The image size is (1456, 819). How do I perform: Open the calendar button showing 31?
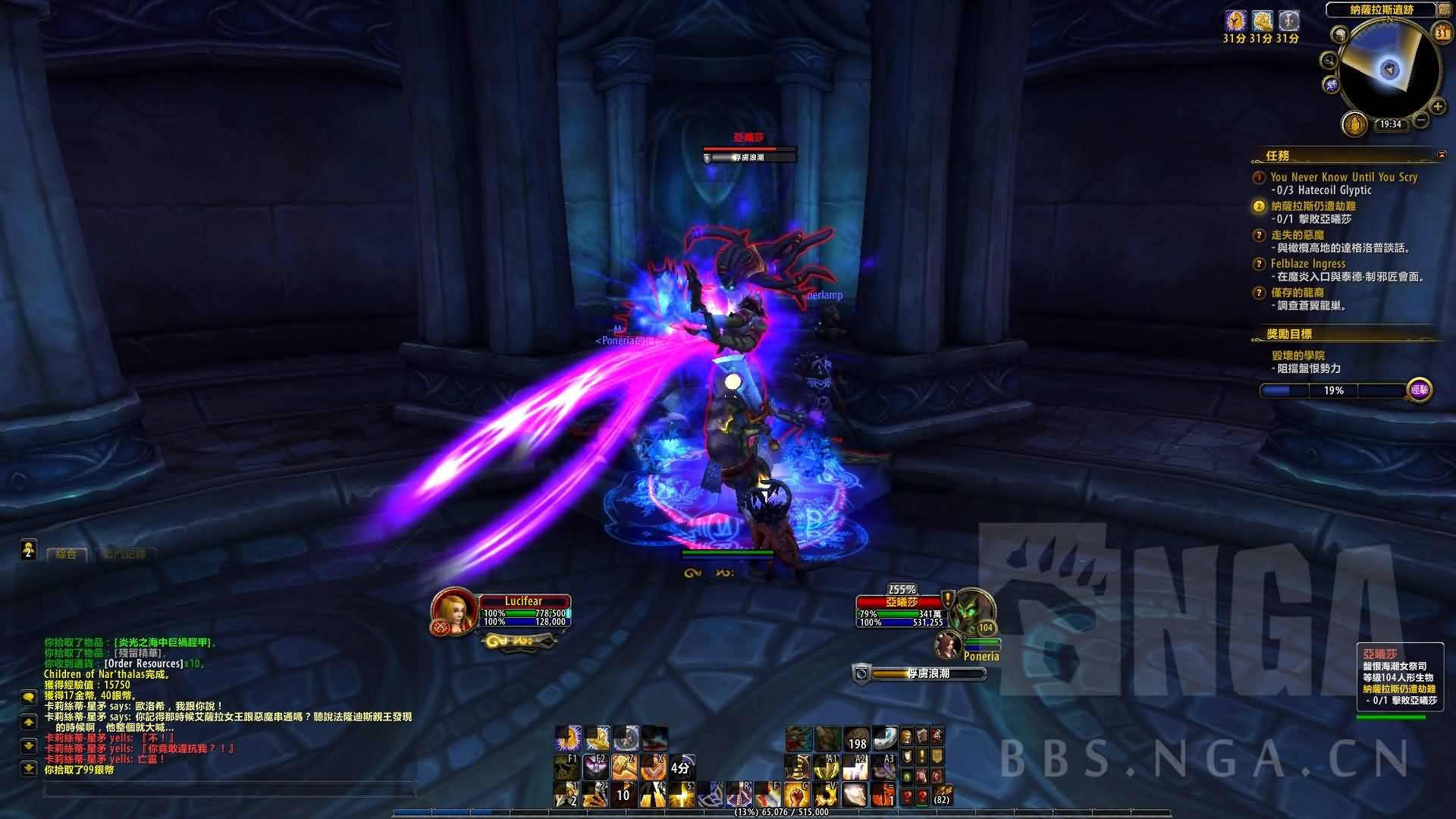(1442, 33)
